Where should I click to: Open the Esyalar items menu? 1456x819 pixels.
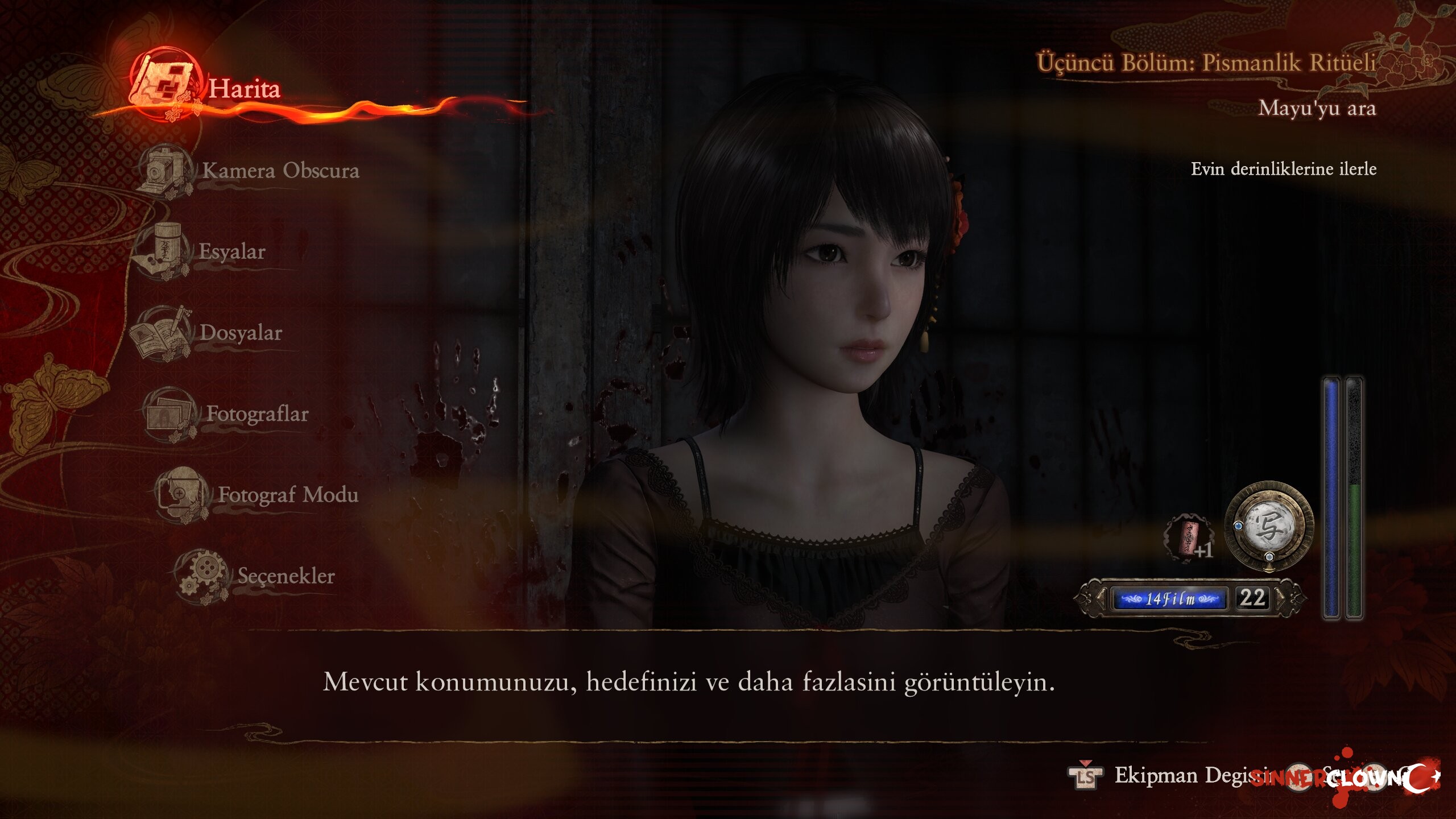(x=231, y=251)
